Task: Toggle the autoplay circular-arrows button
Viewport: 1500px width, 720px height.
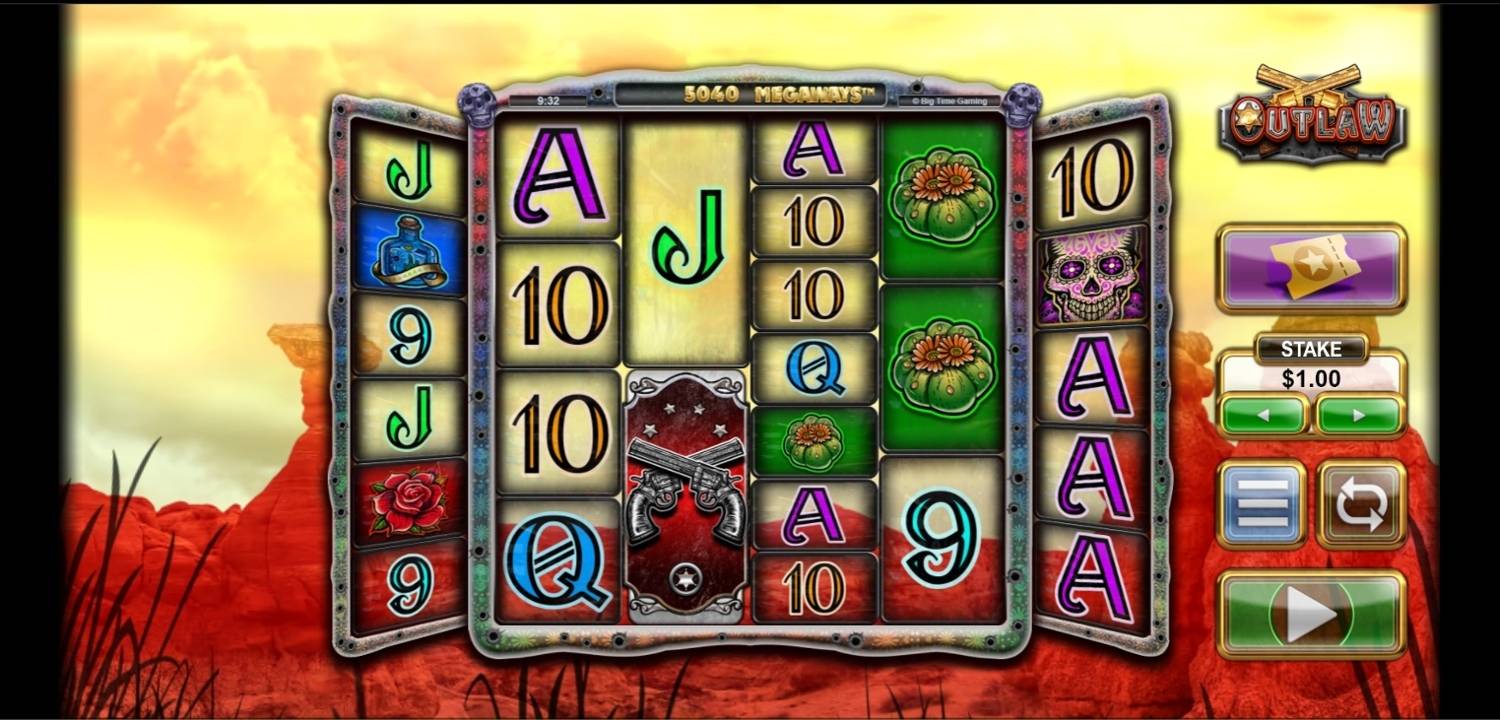Action: point(1360,504)
